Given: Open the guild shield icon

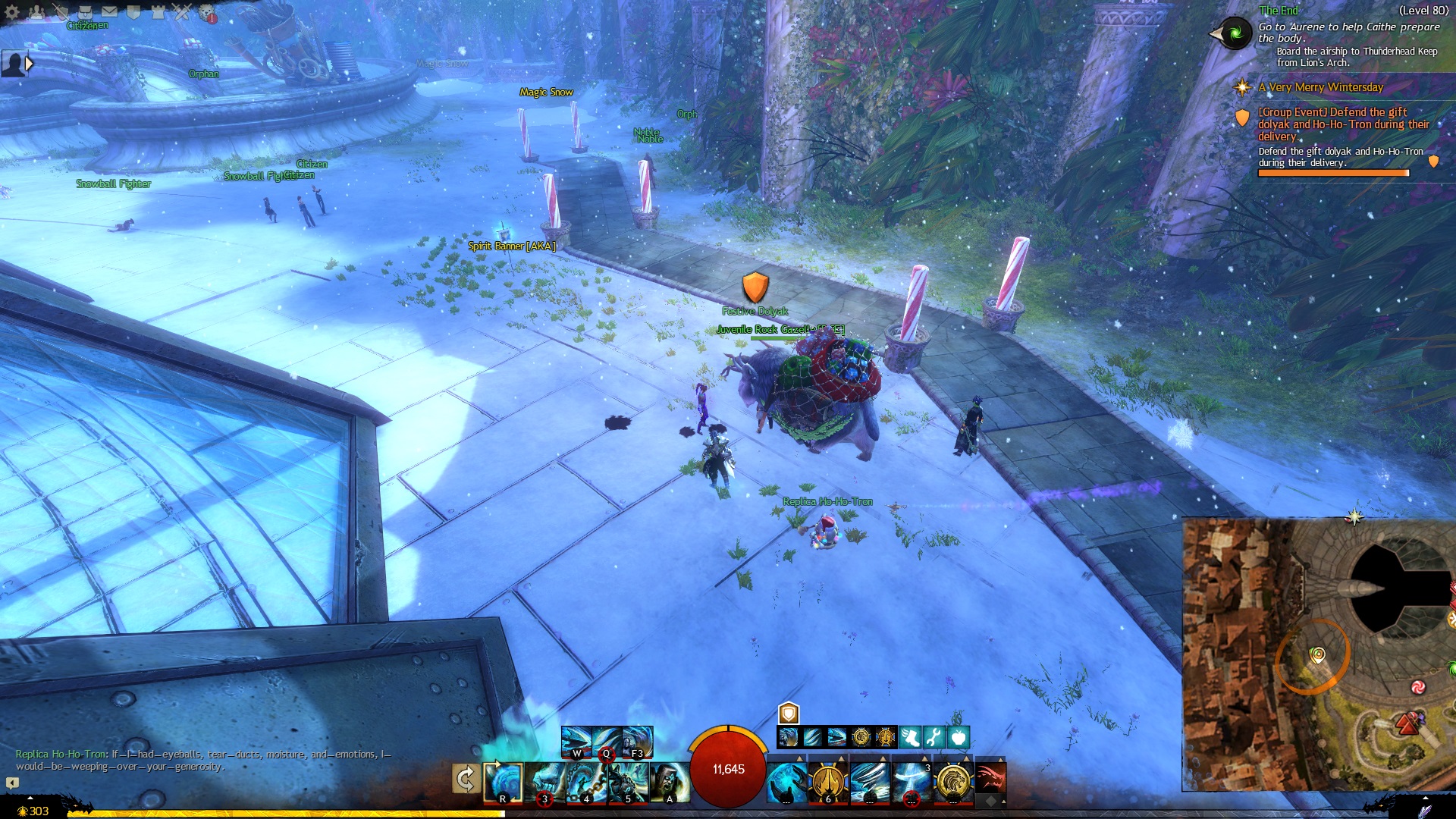Looking at the screenshot, I should pos(133,11).
